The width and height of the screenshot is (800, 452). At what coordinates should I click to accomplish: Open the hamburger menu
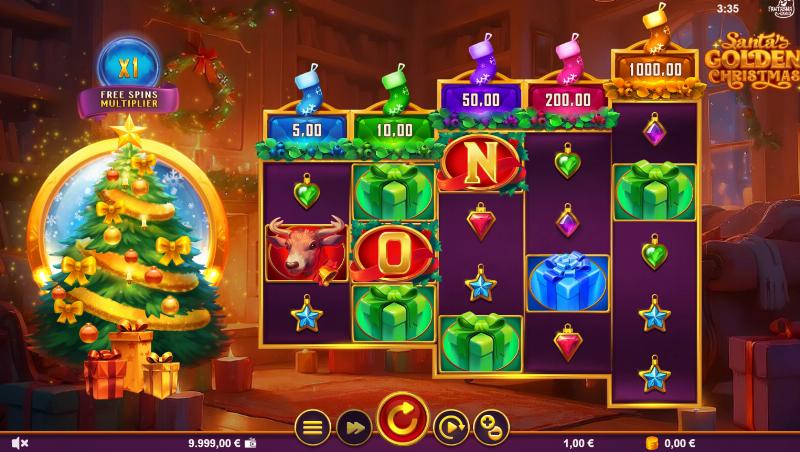pos(313,427)
